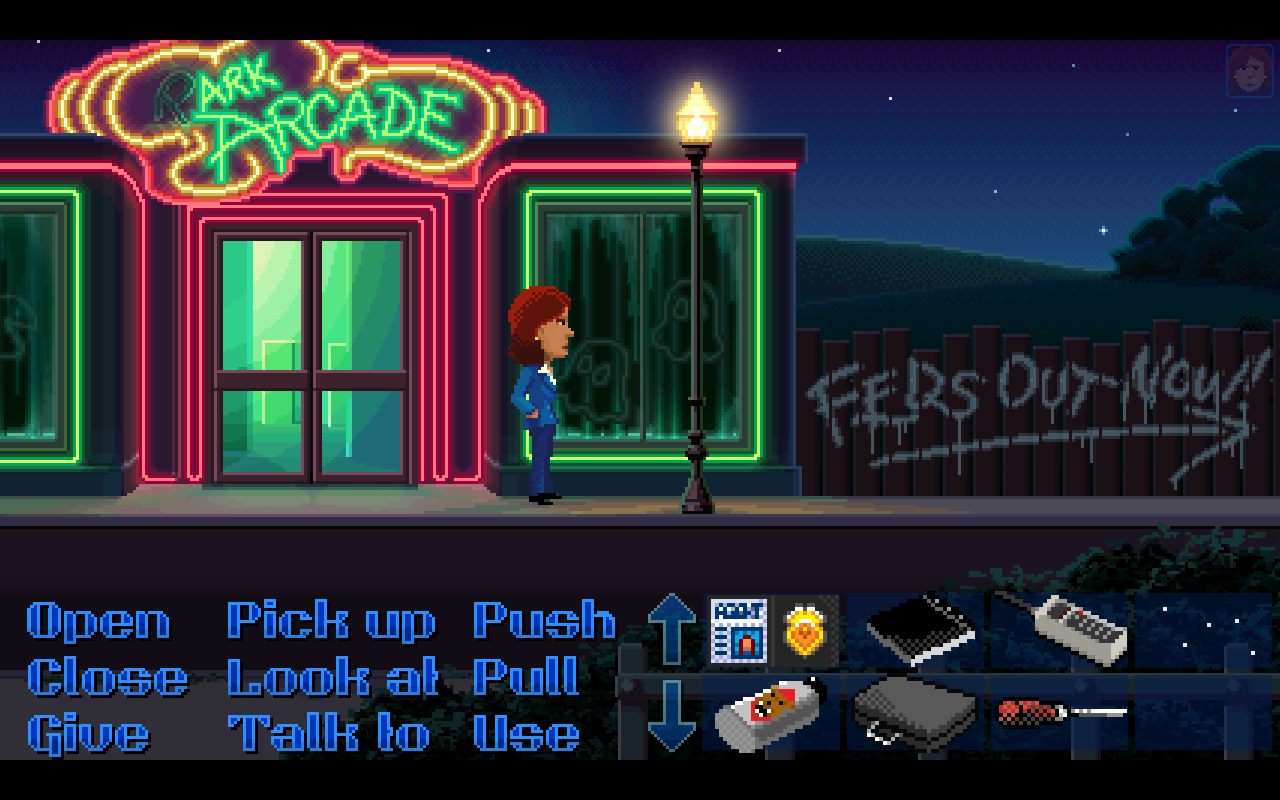Select the Talk to verb
The height and width of the screenshot is (800, 1280).
(x=330, y=733)
